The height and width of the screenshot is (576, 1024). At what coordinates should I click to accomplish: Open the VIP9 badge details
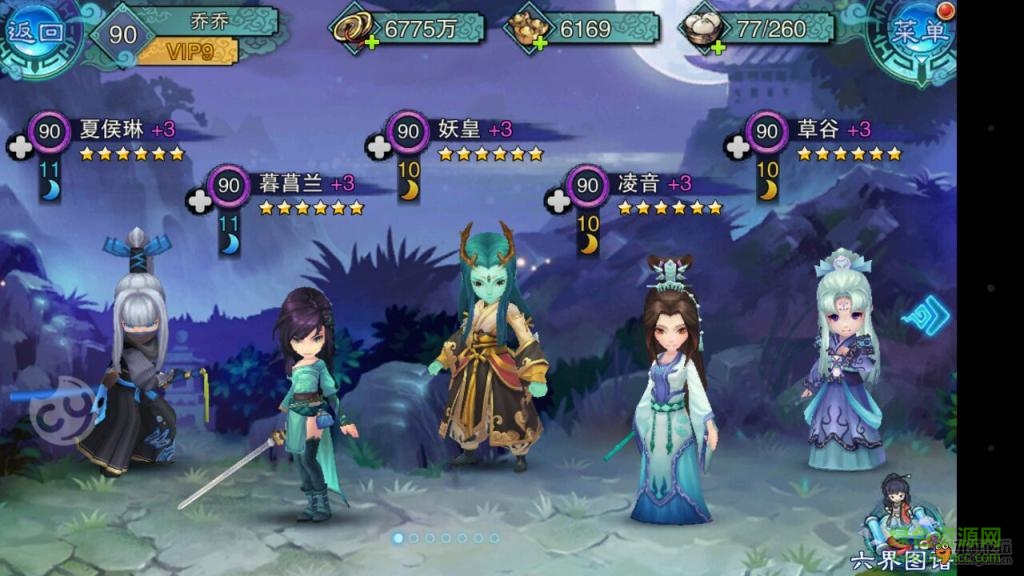[187, 49]
